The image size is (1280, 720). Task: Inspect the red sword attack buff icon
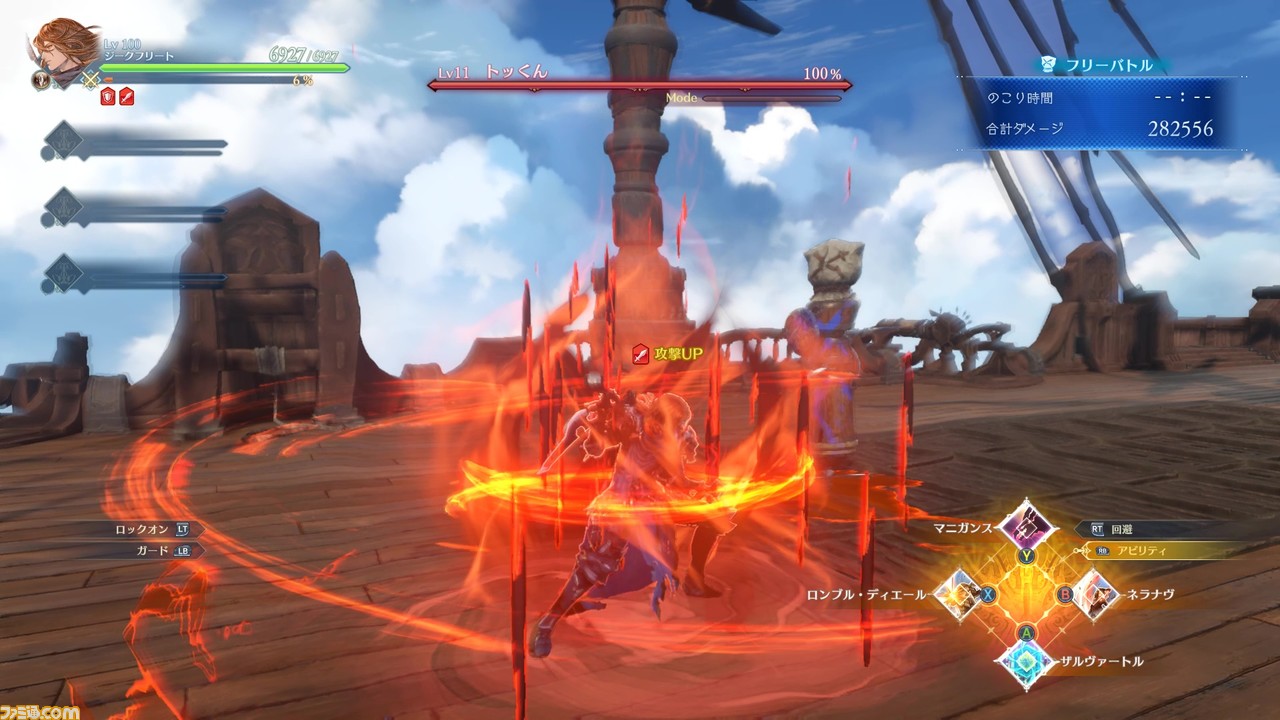[x=126, y=96]
